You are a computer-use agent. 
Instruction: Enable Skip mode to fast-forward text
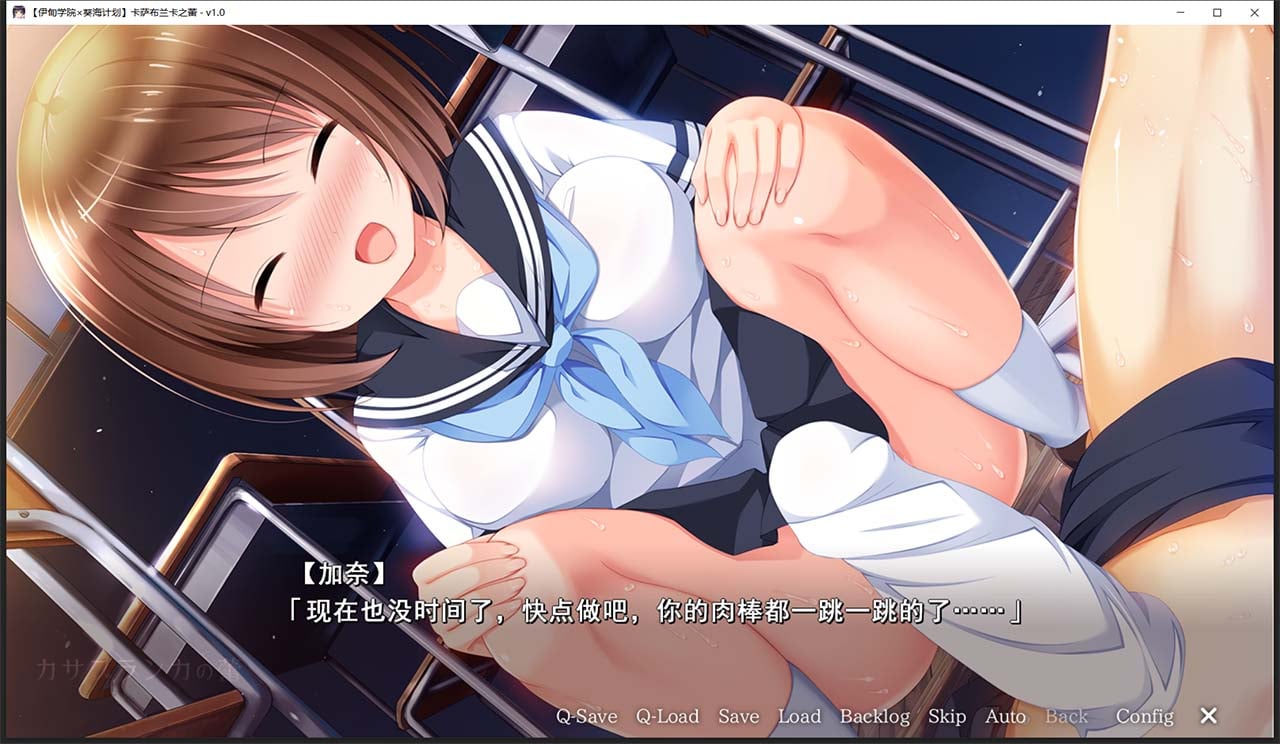(947, 717)
